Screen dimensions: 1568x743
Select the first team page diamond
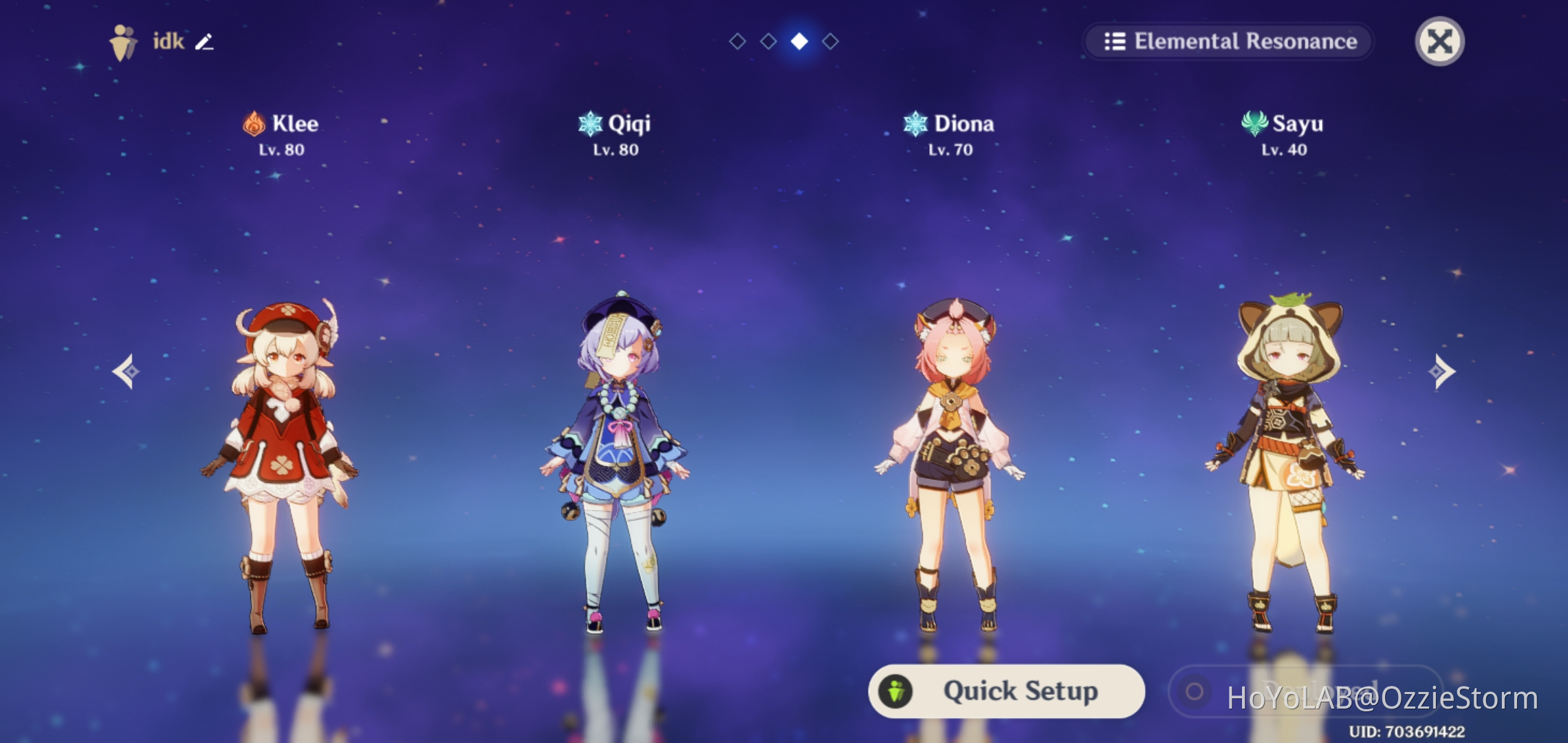coord(737,41)
